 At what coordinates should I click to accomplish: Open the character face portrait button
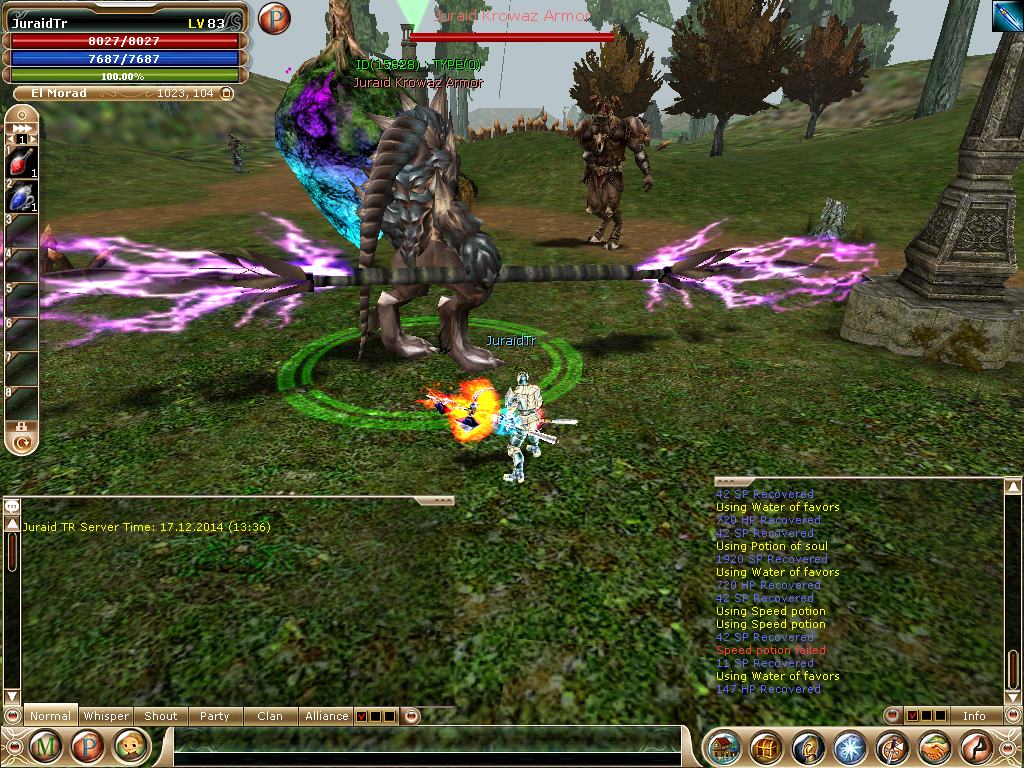[x=131, y=746]
